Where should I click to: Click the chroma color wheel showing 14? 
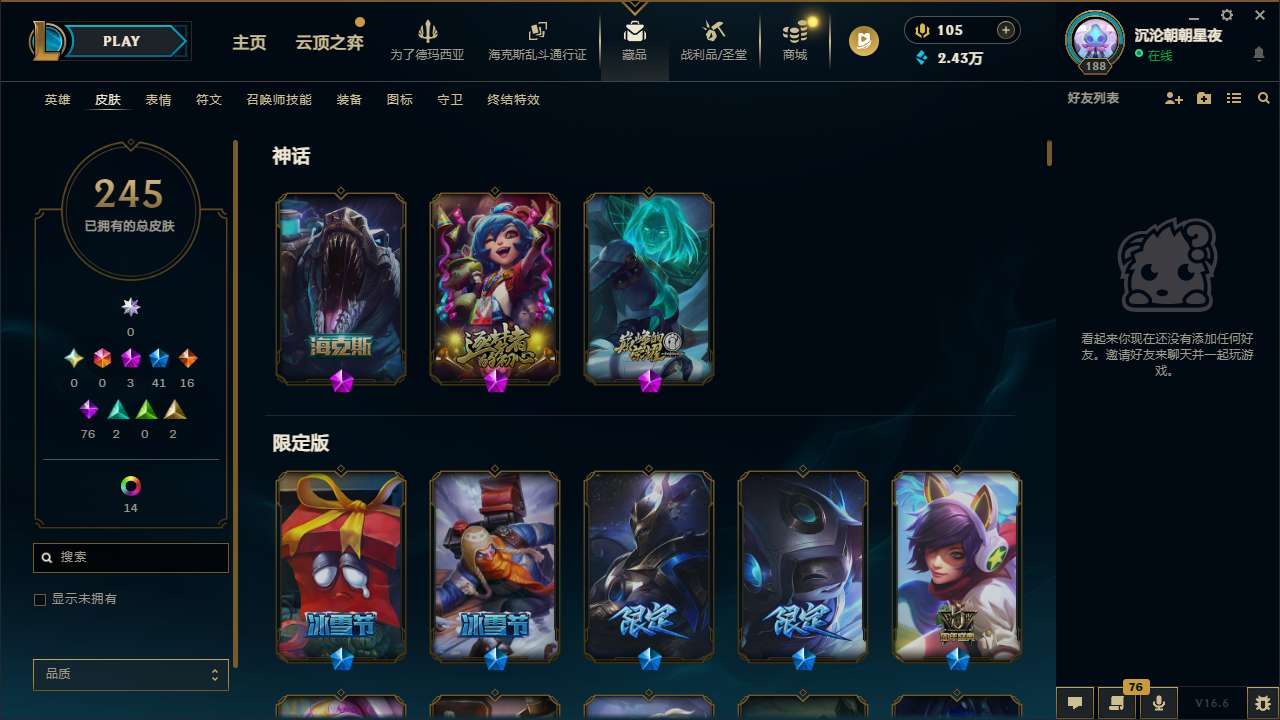130,487
